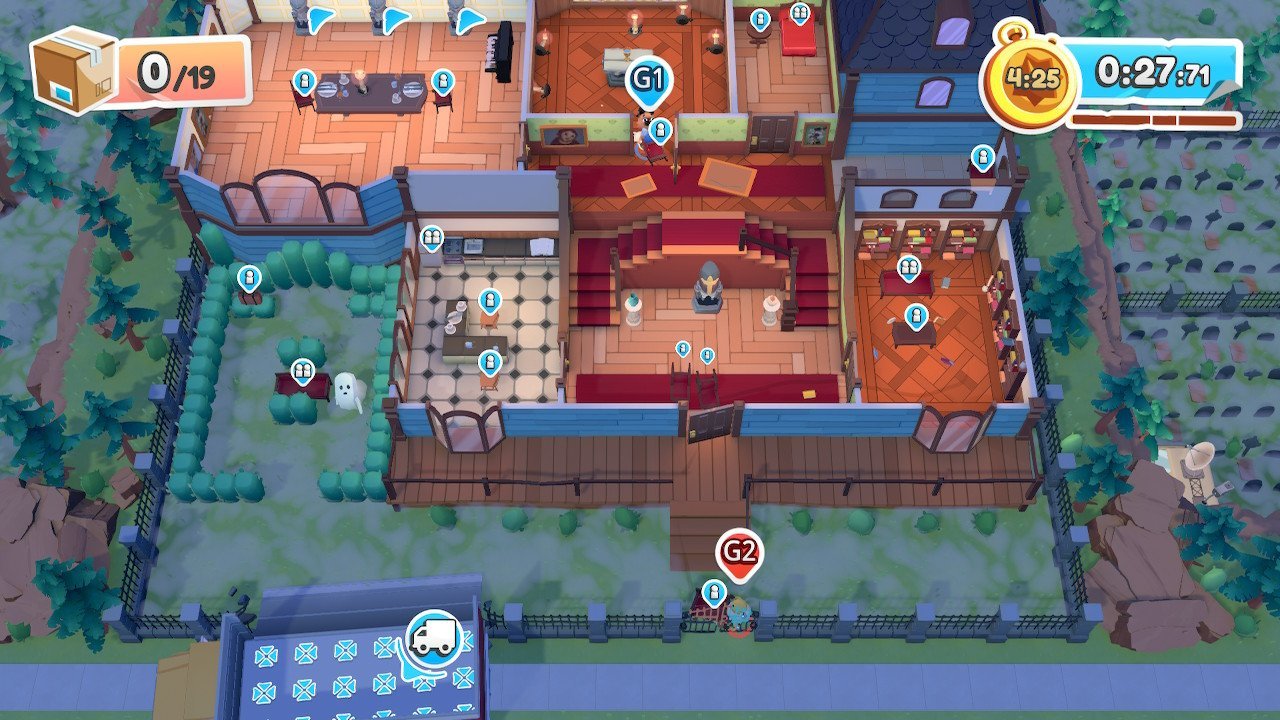Viewport: 1280px width, 720px height.
Task: Select the moving truck icon marker
Action: (434, 637)
